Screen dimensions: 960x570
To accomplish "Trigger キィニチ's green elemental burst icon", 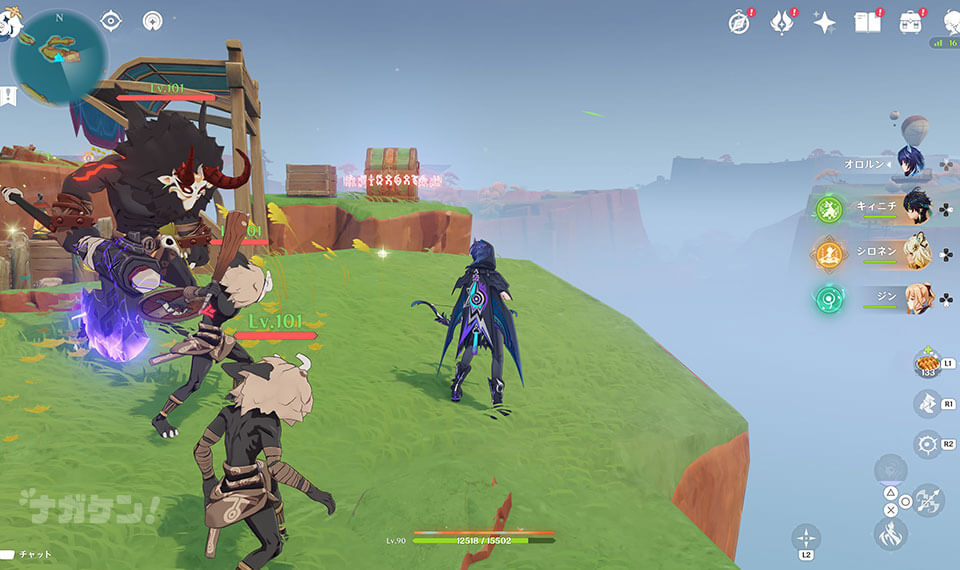I will tap(828, 209).
